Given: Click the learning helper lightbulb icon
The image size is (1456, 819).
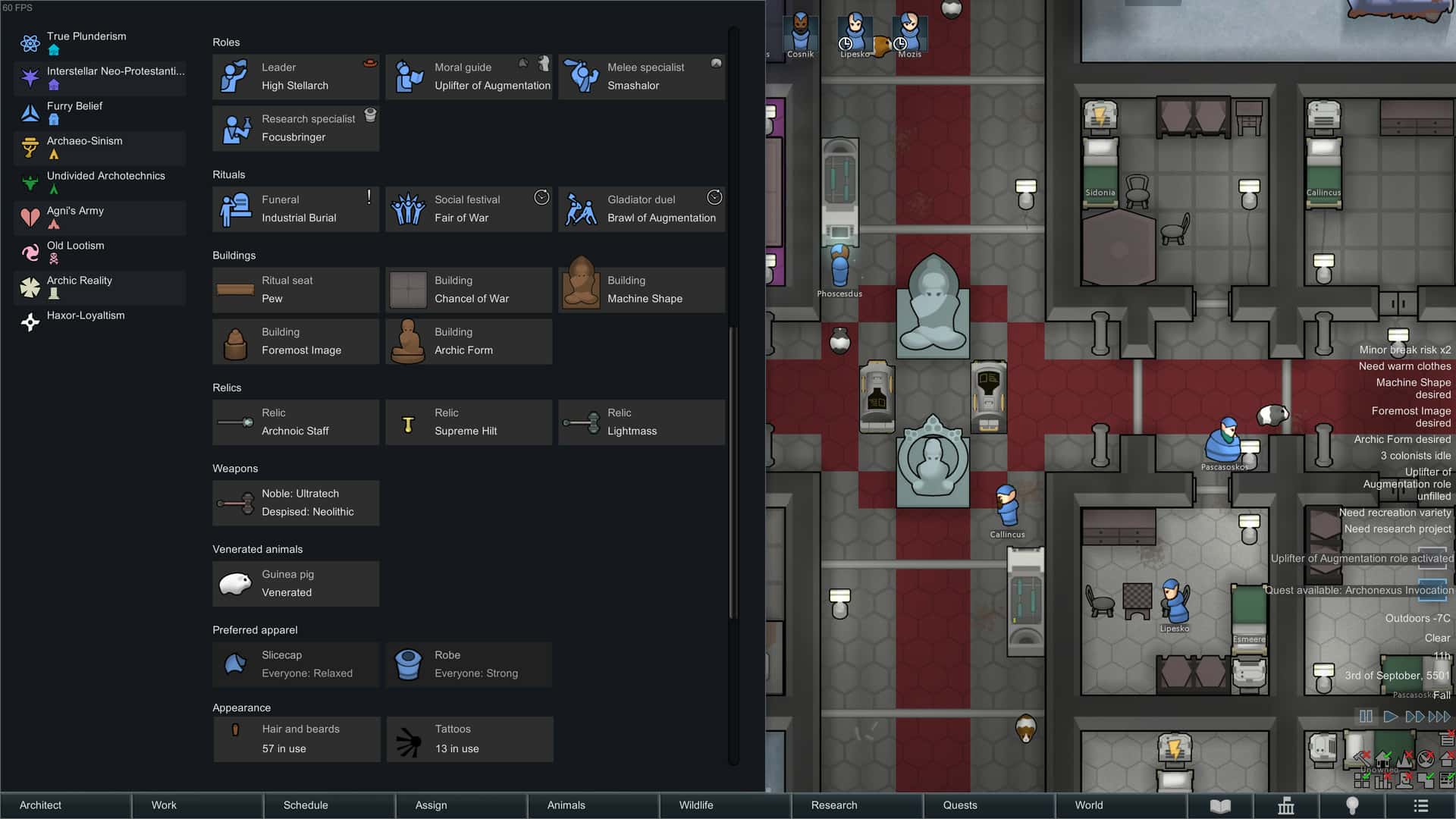Looking at the screenshot, I should coord(1354,805).
